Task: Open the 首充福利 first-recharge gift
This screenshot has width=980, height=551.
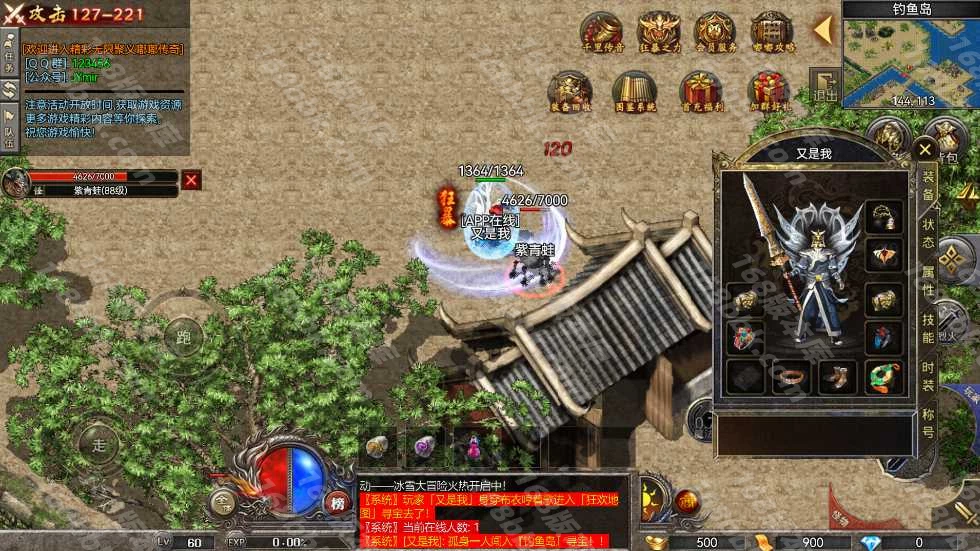Action: 700,92
